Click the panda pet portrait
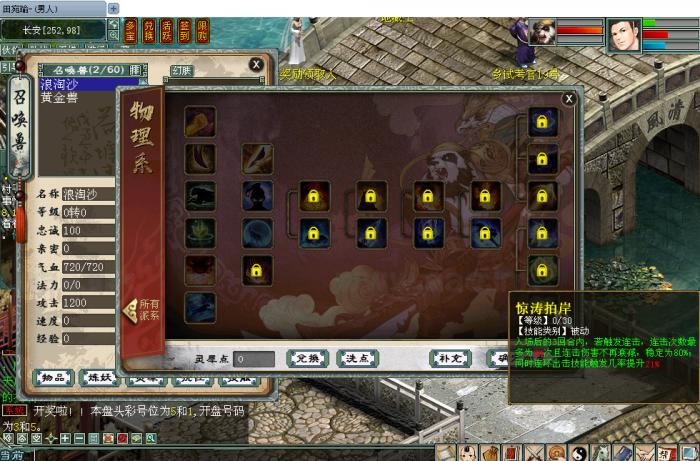 coord(545,33)
